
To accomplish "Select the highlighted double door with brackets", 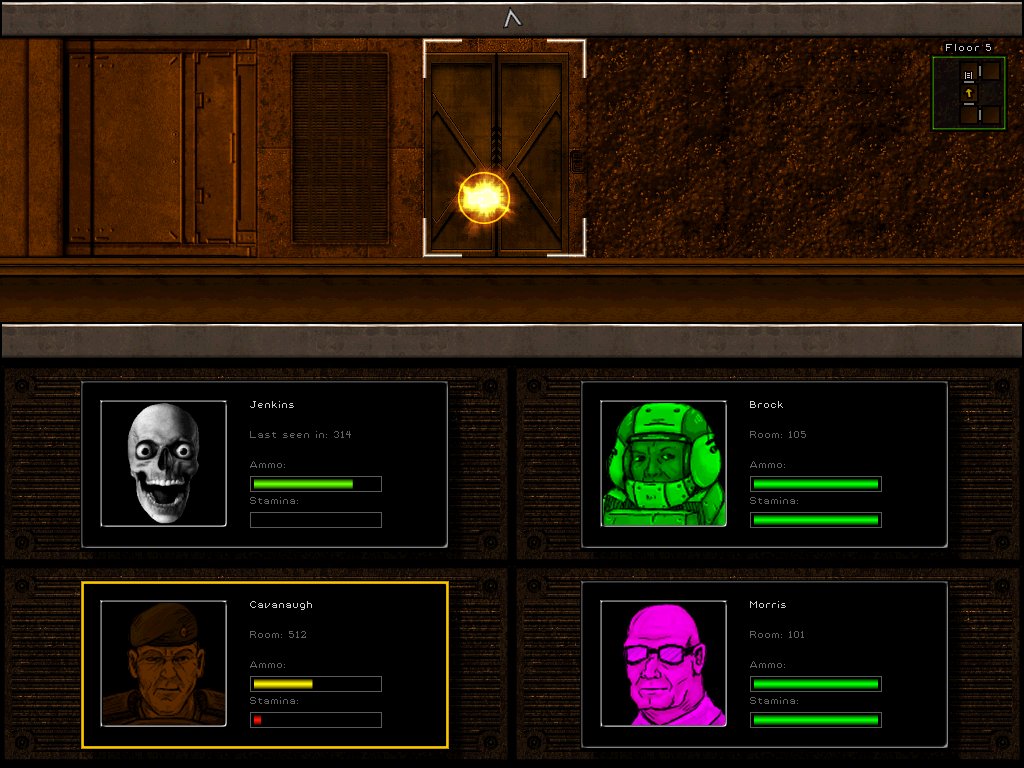I will (x=503, y=148).
